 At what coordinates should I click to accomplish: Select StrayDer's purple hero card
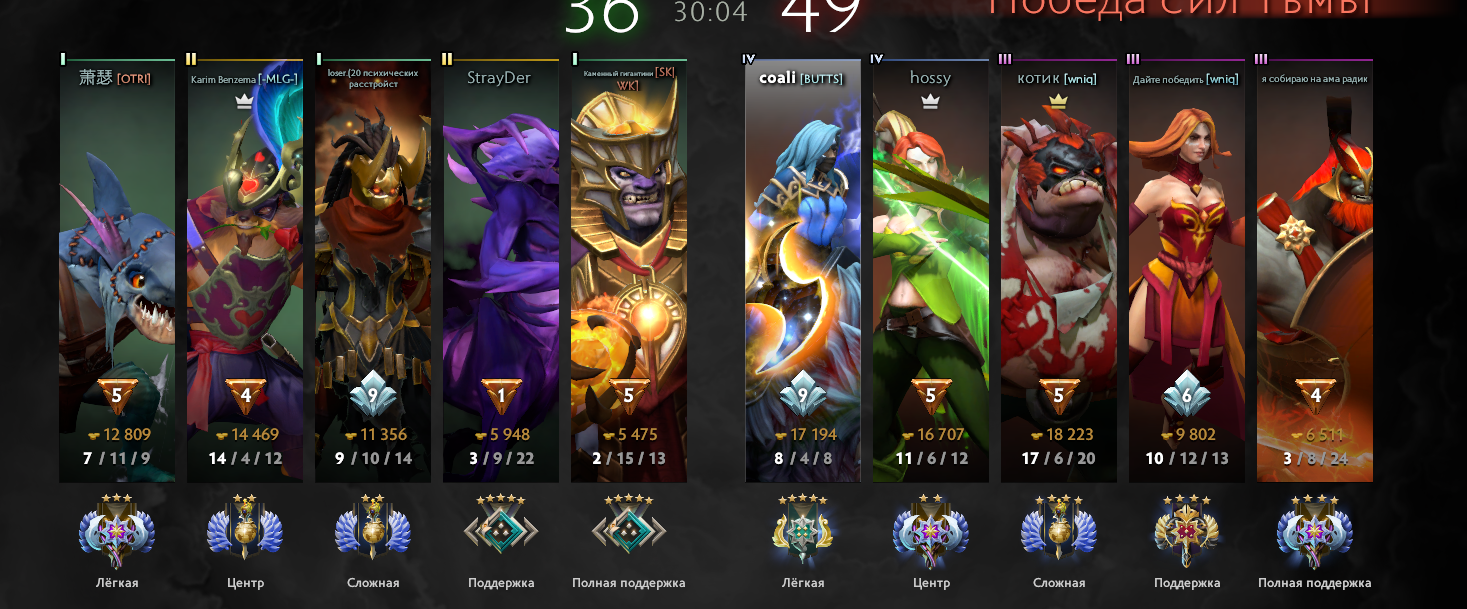[x=501, y=270]
